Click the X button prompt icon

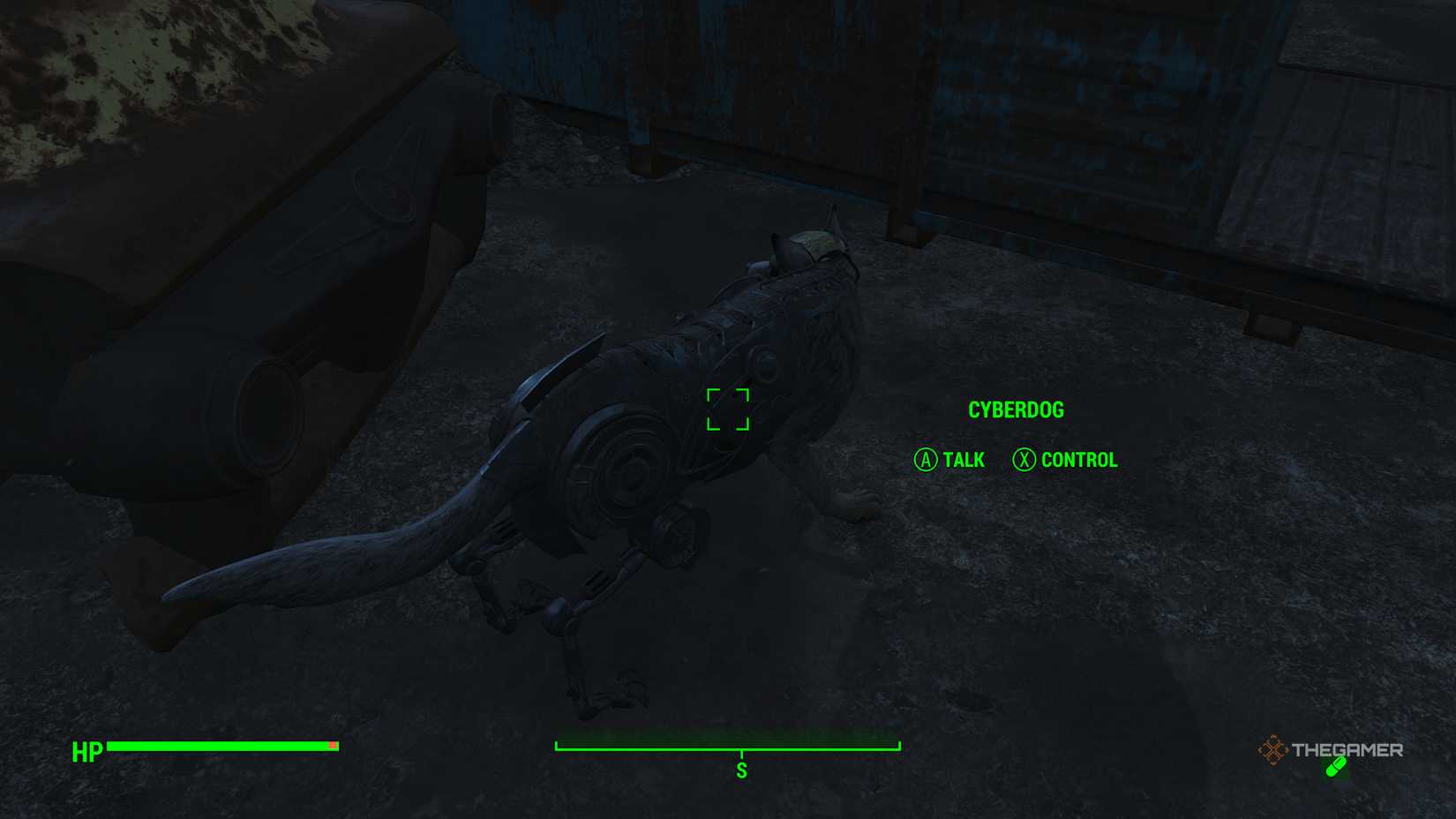[1024, 460]
